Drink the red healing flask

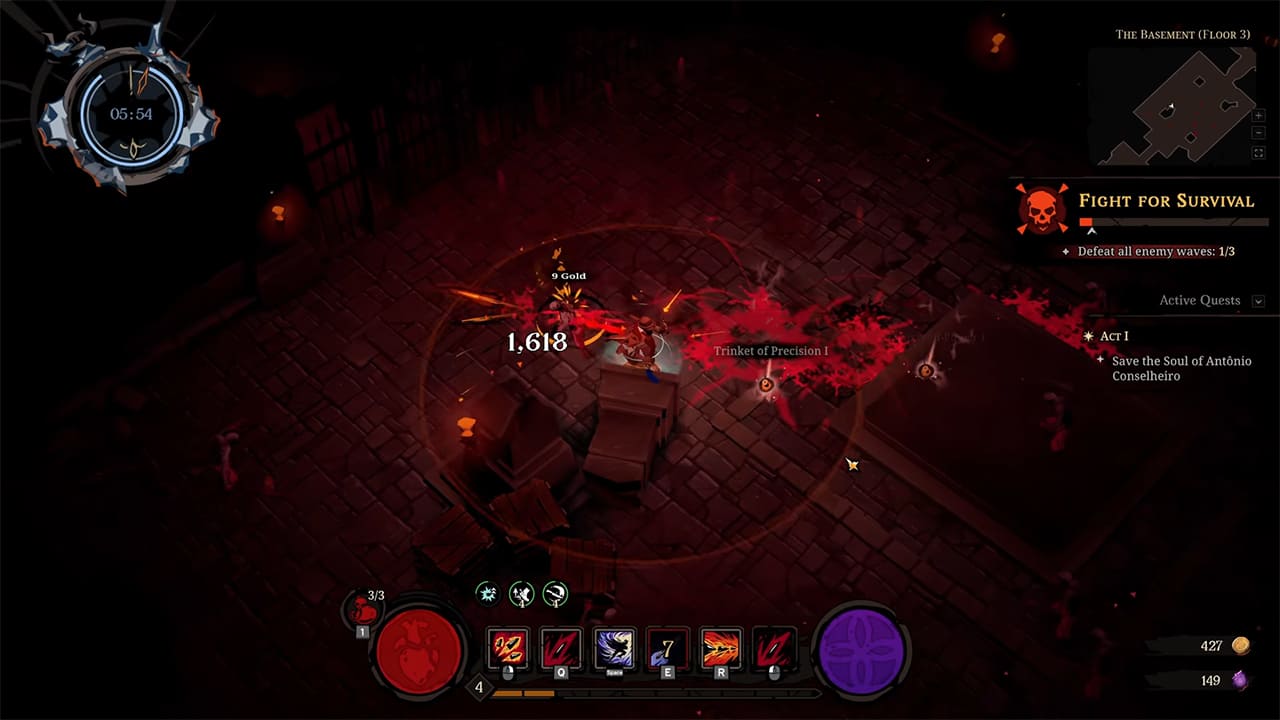point(363,608)
